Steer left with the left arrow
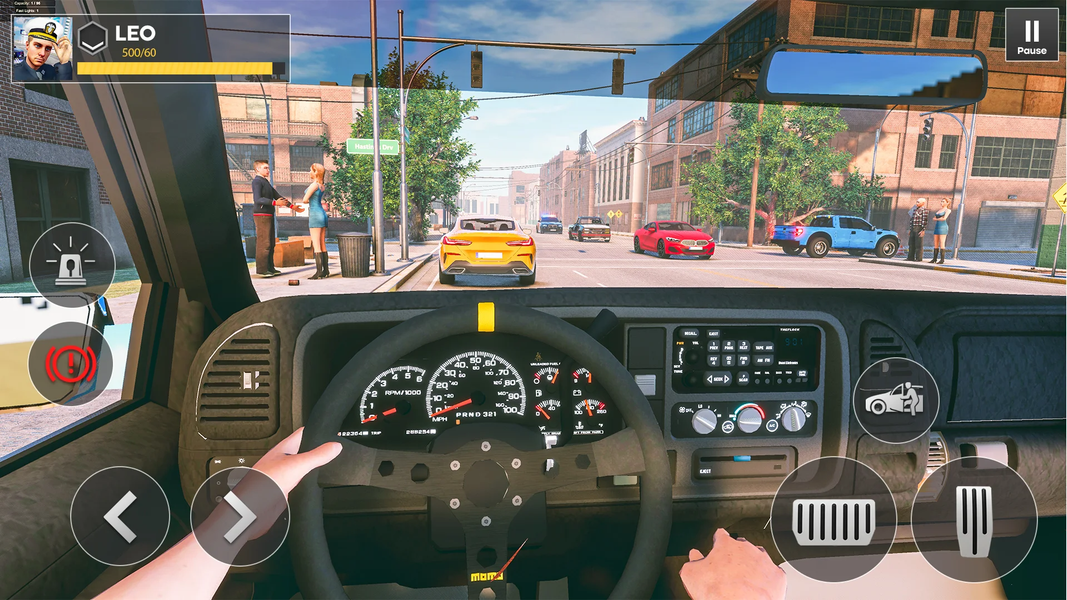 120,516
